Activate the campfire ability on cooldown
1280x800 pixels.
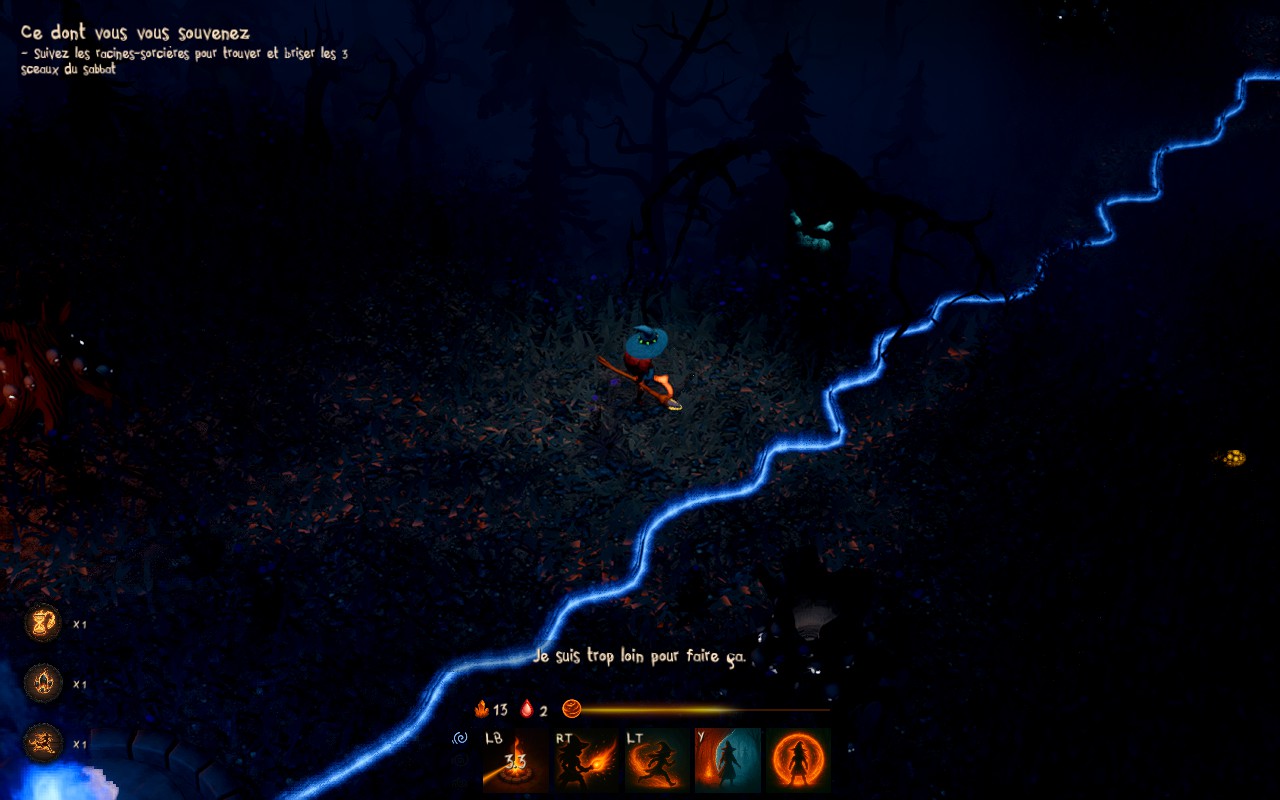pos(515,760)
